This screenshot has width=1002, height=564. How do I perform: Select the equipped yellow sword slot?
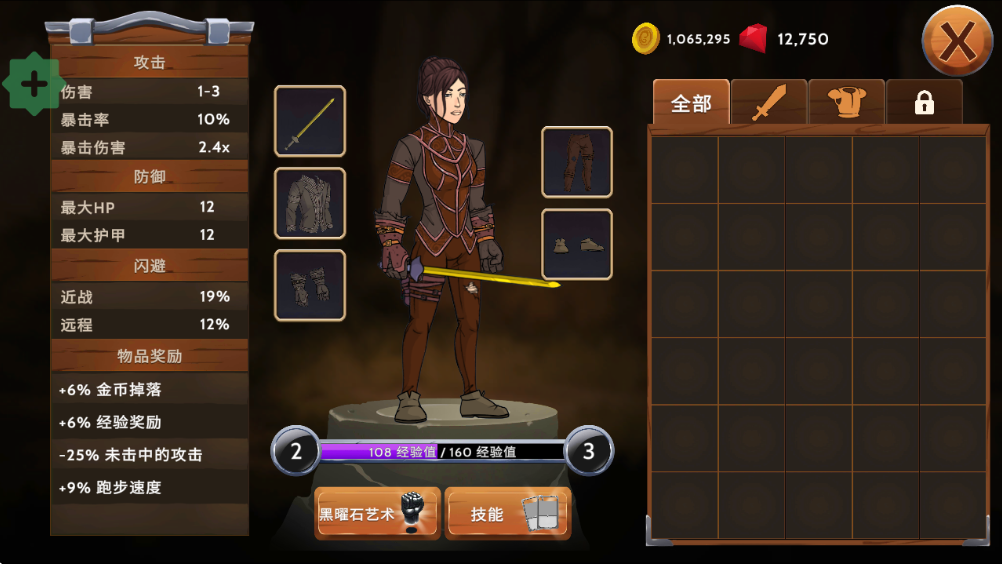(x=310, y=121)
